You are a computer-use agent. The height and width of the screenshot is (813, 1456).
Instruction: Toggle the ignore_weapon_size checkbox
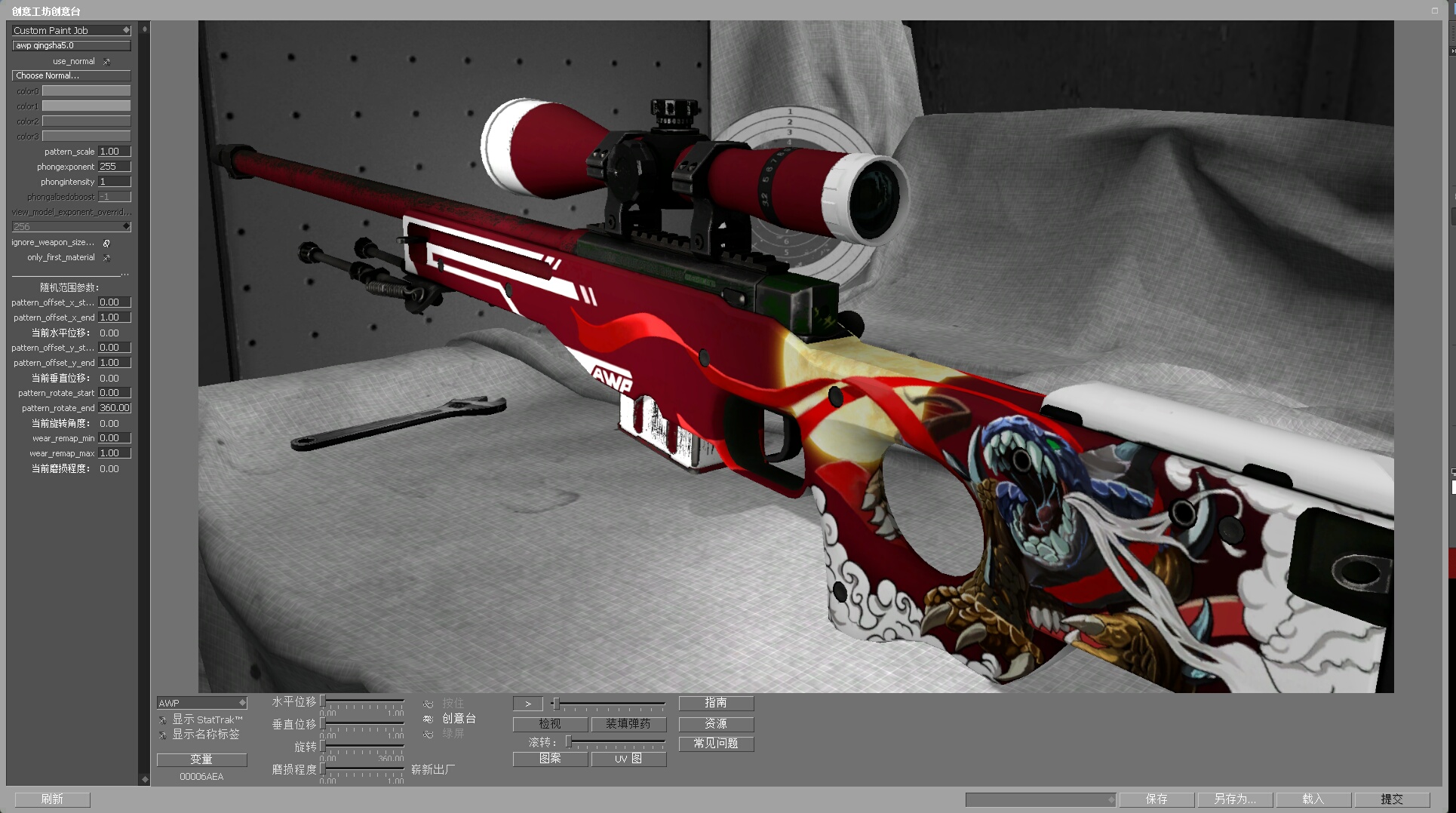pos(106,243)
